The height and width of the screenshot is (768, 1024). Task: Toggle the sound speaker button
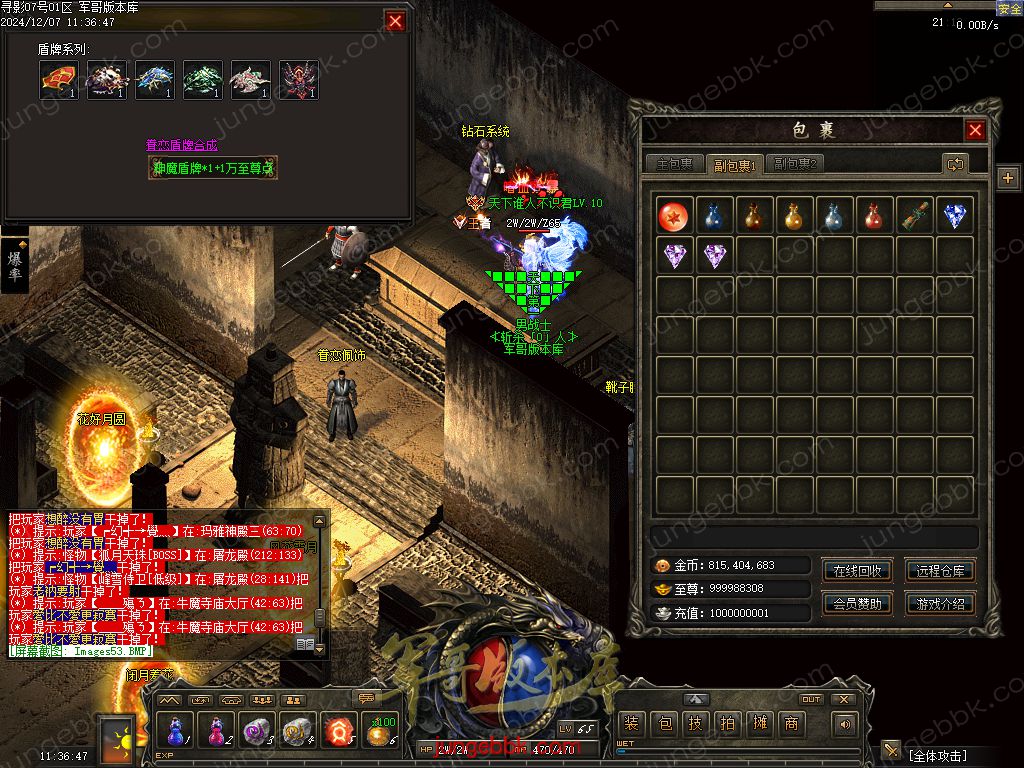845,724
